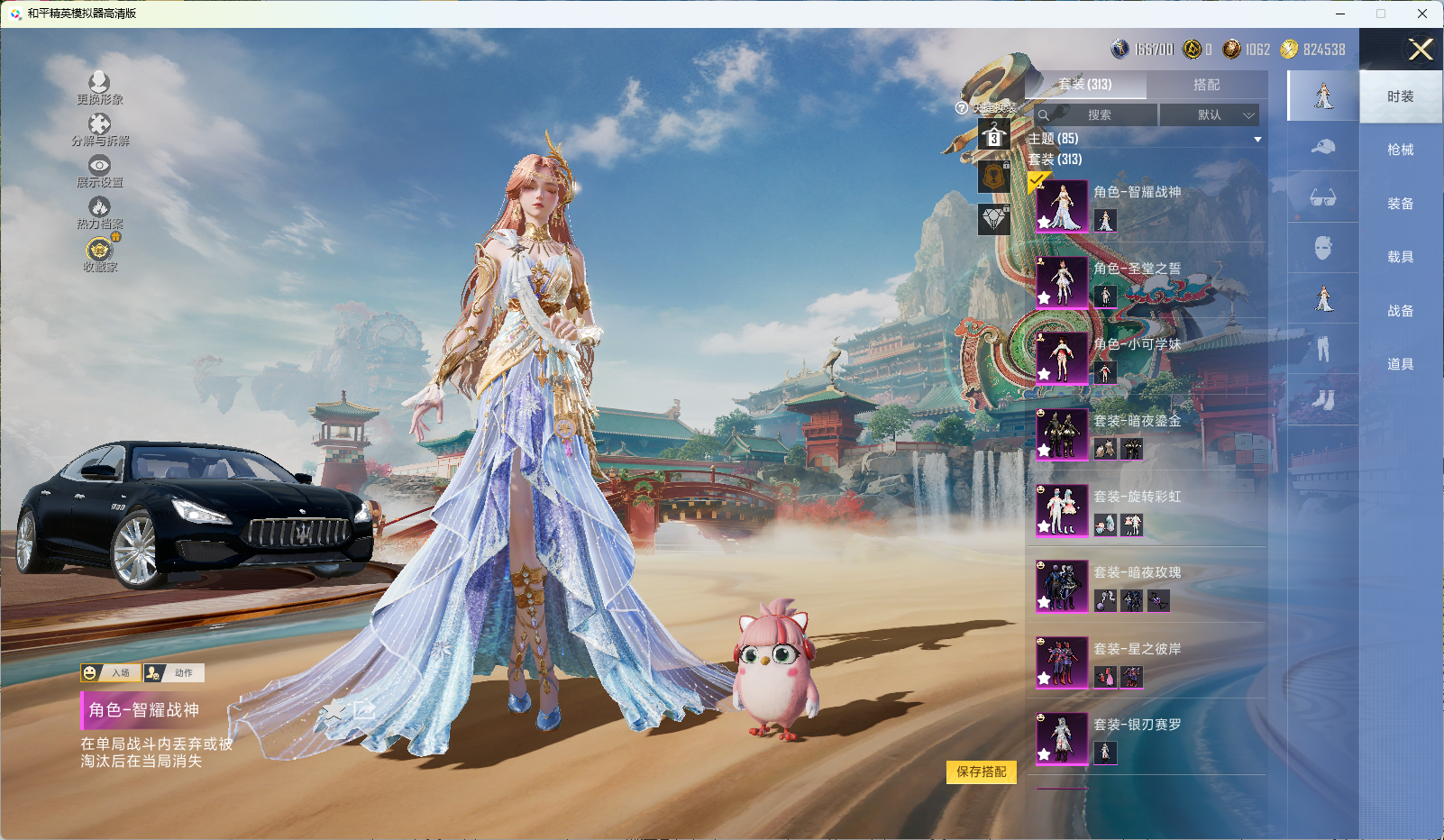The width and height of the screenshot is (1444, 840).
Task: Save outfit with 保存搭配 button
Action: pos(981,772)
